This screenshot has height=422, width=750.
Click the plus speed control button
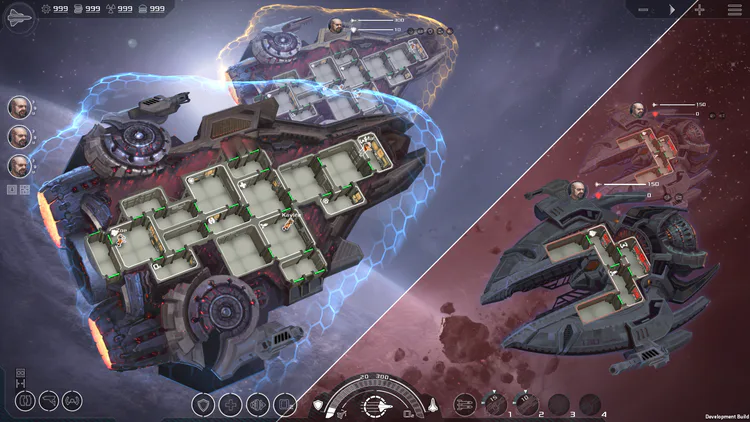(x=699, y=9)
